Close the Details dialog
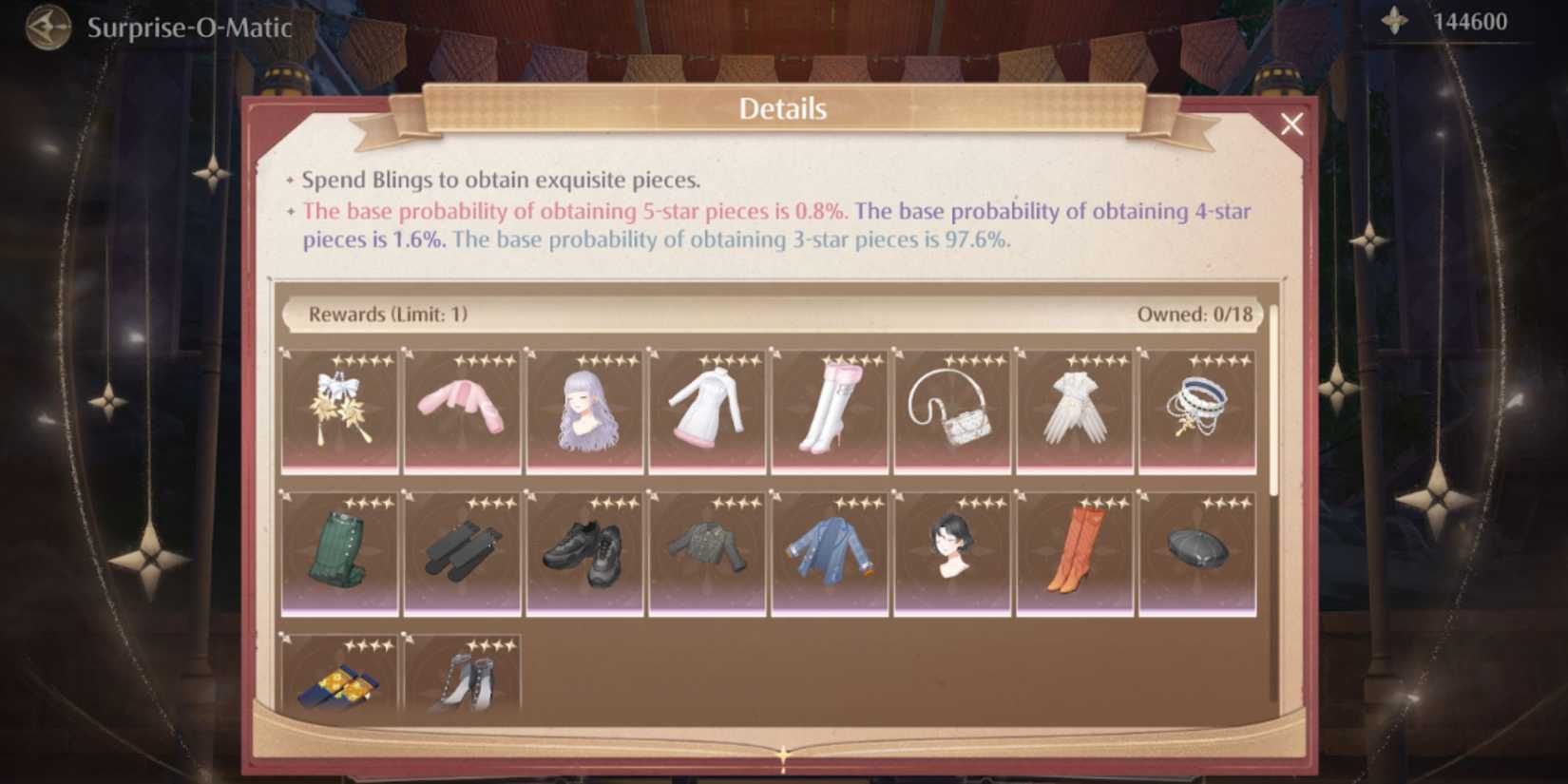Viewport: 1568px width, 784px height. pos(1292,124)
